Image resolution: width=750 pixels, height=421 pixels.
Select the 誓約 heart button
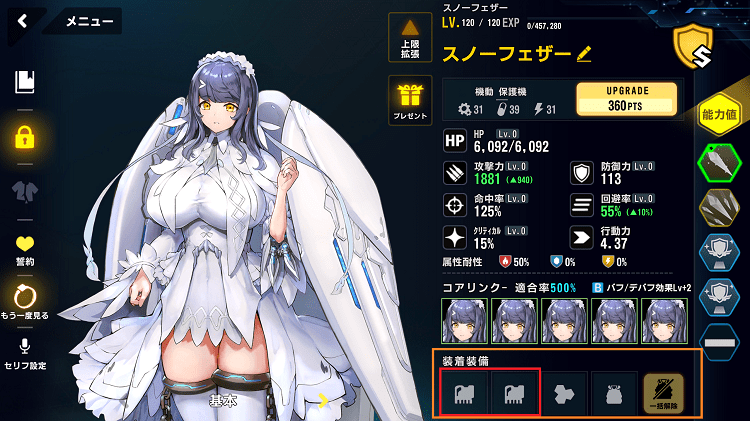(25, 247)
